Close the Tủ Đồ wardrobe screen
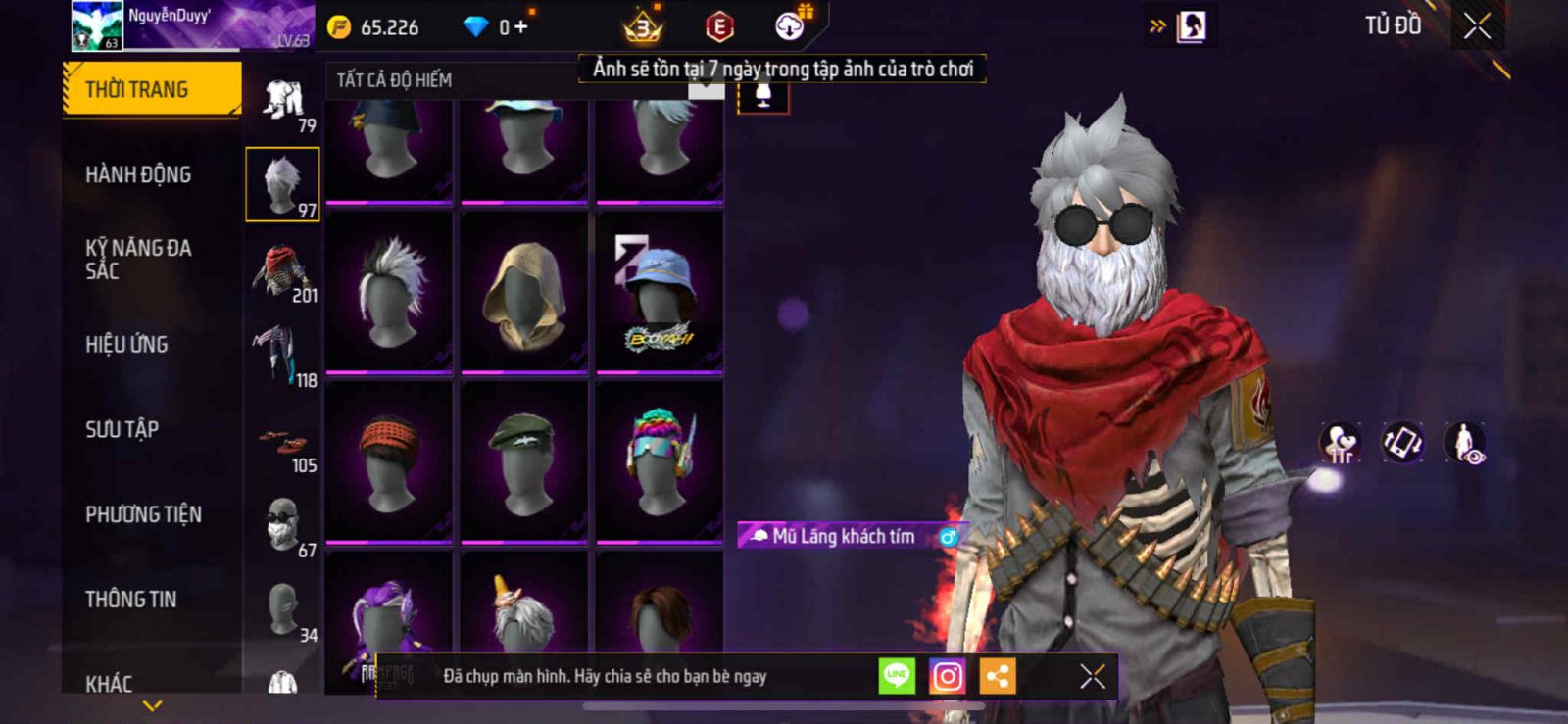The image size is (1568, 724). (x=1477, y=26)
